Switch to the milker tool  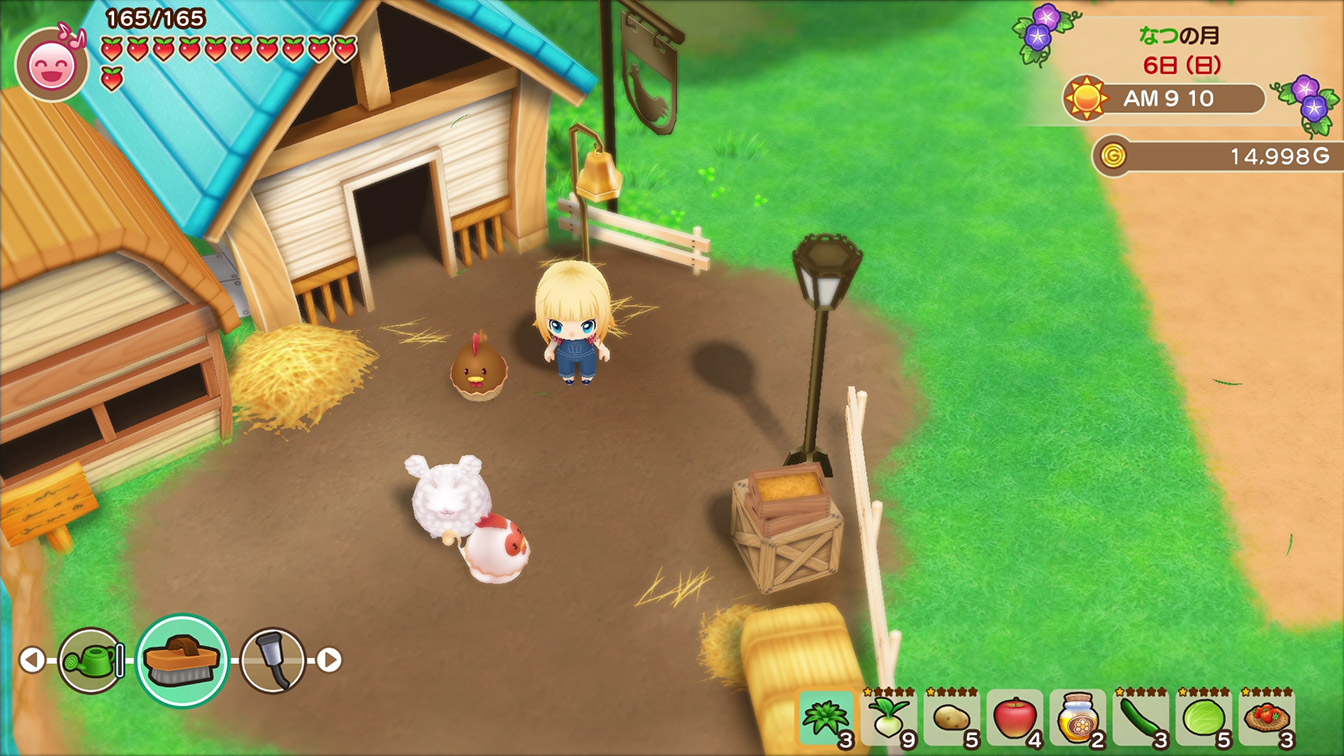pos(272,660)
